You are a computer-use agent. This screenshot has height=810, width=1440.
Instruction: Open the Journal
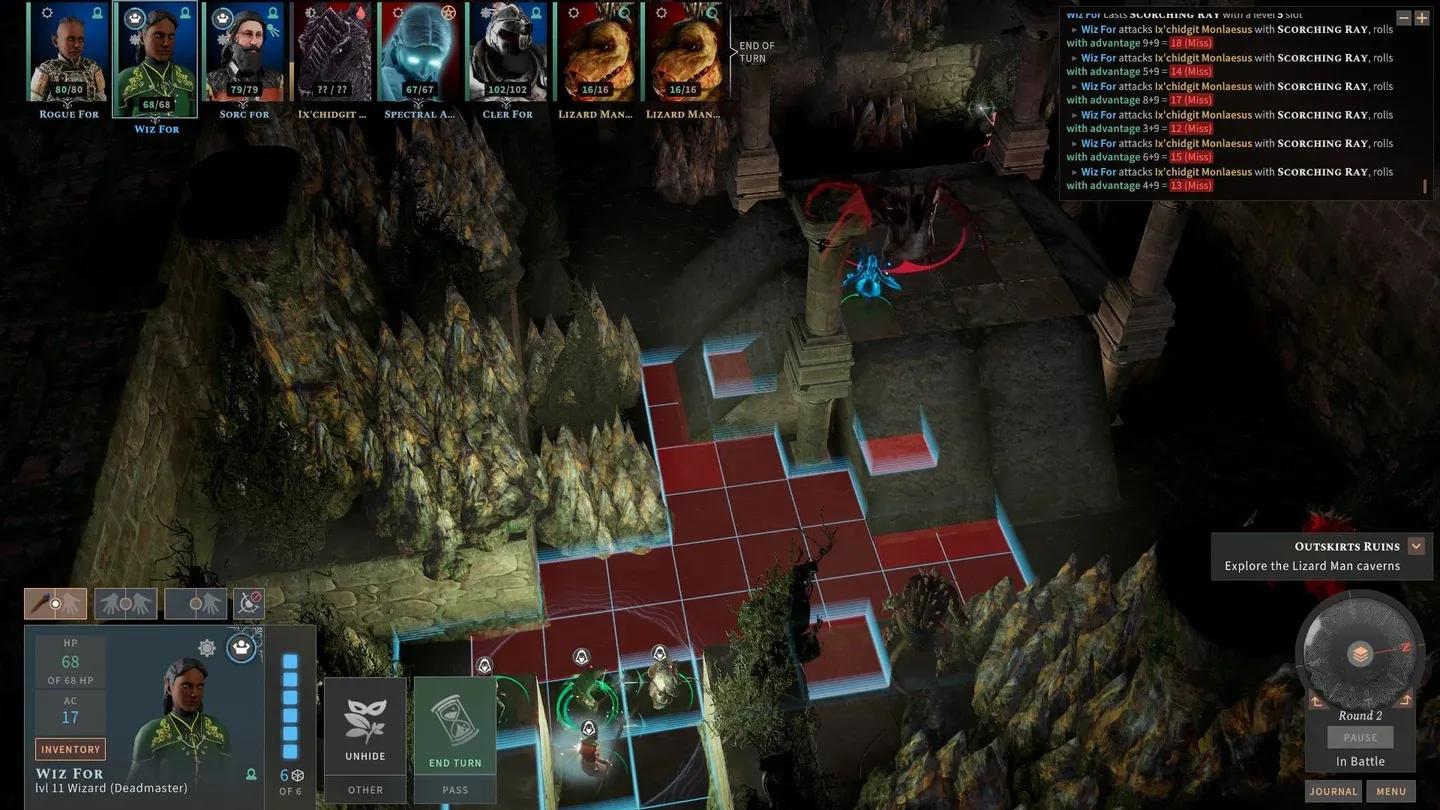point(1332,791)
